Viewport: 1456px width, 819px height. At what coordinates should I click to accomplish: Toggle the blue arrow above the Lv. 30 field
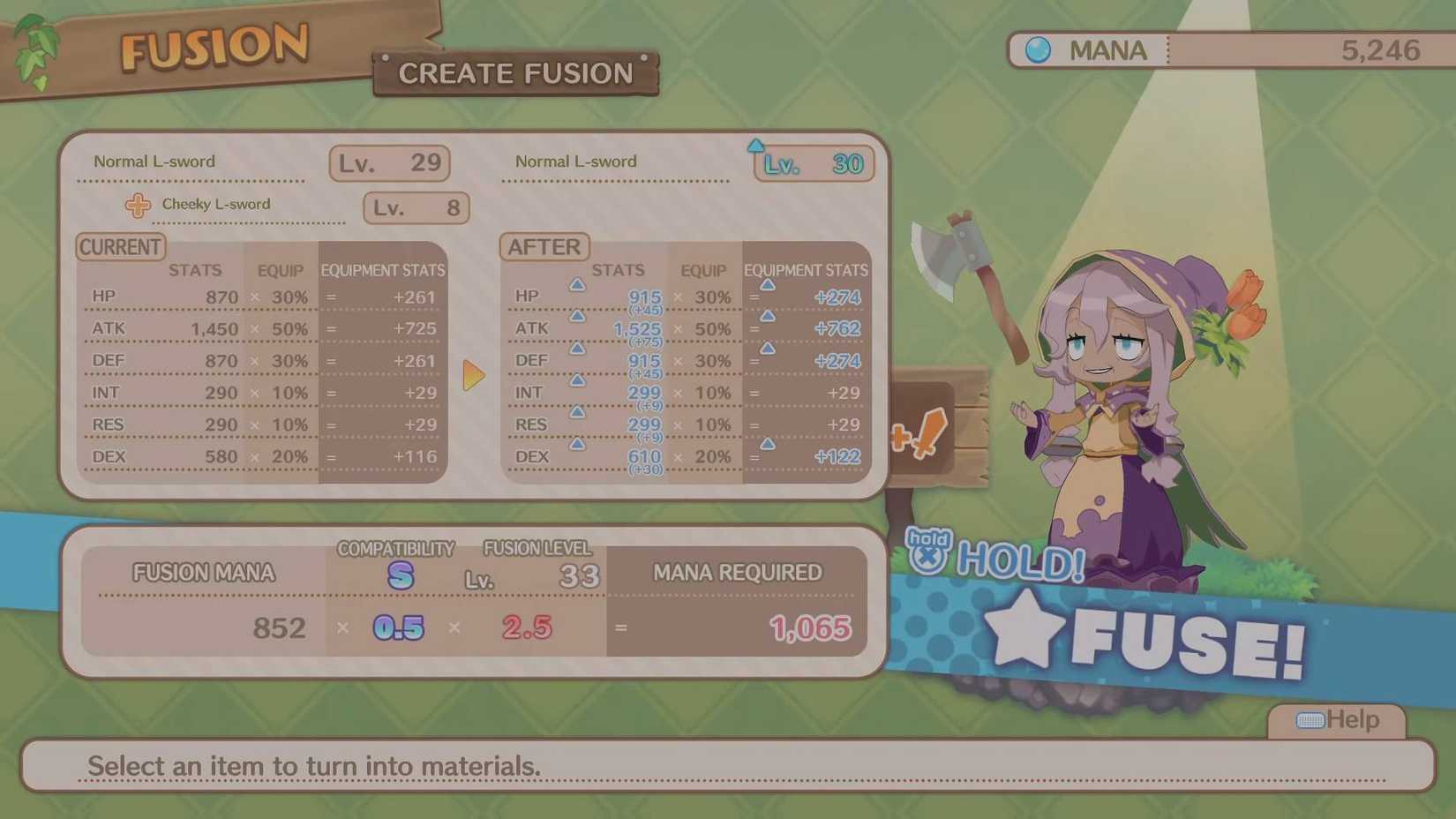pyautogui.click(x=757, y=144)
